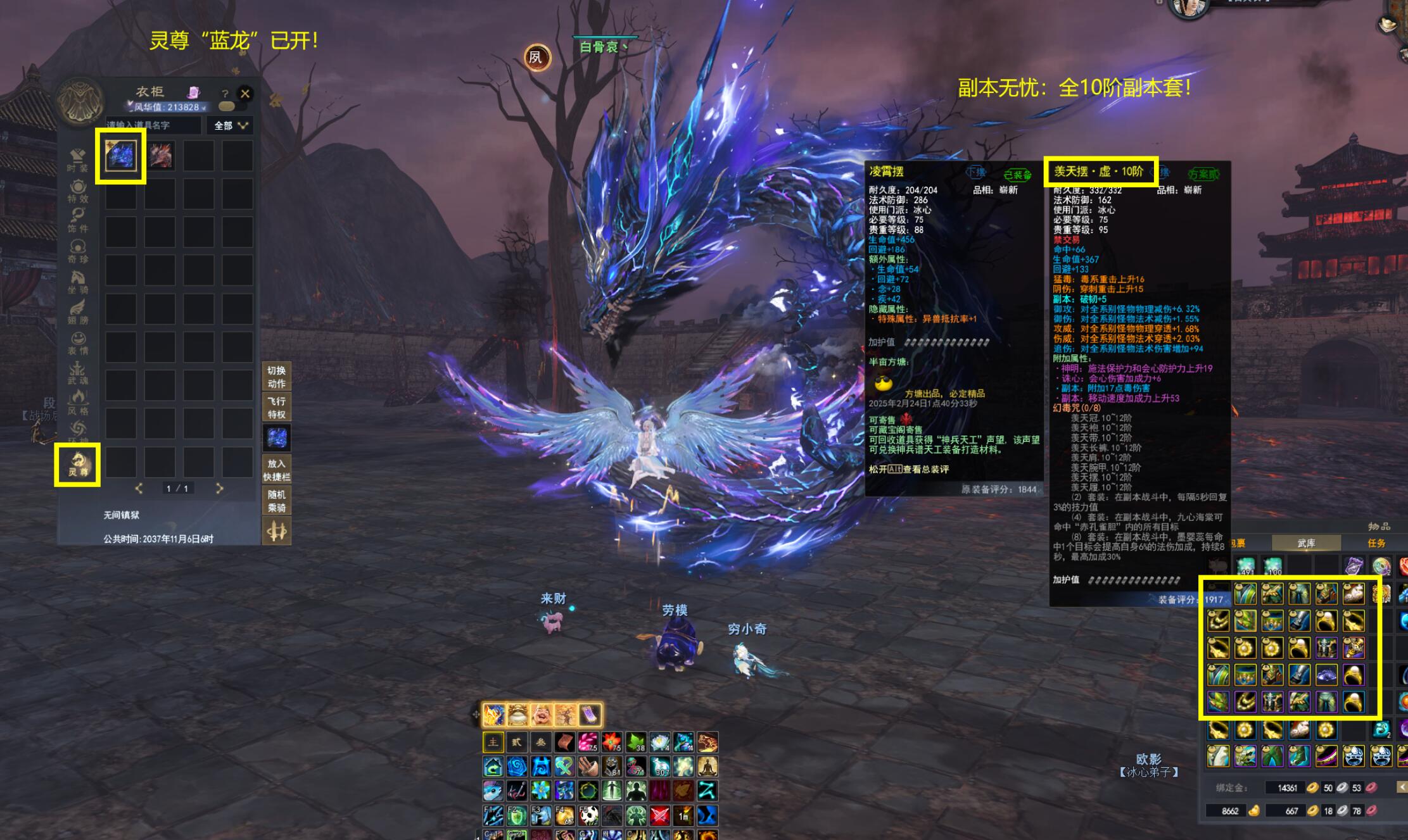This screenshot has height=840, width=1408.
Task: Switch to the 坐骑 mount category
Action: [x=78, y=282]
